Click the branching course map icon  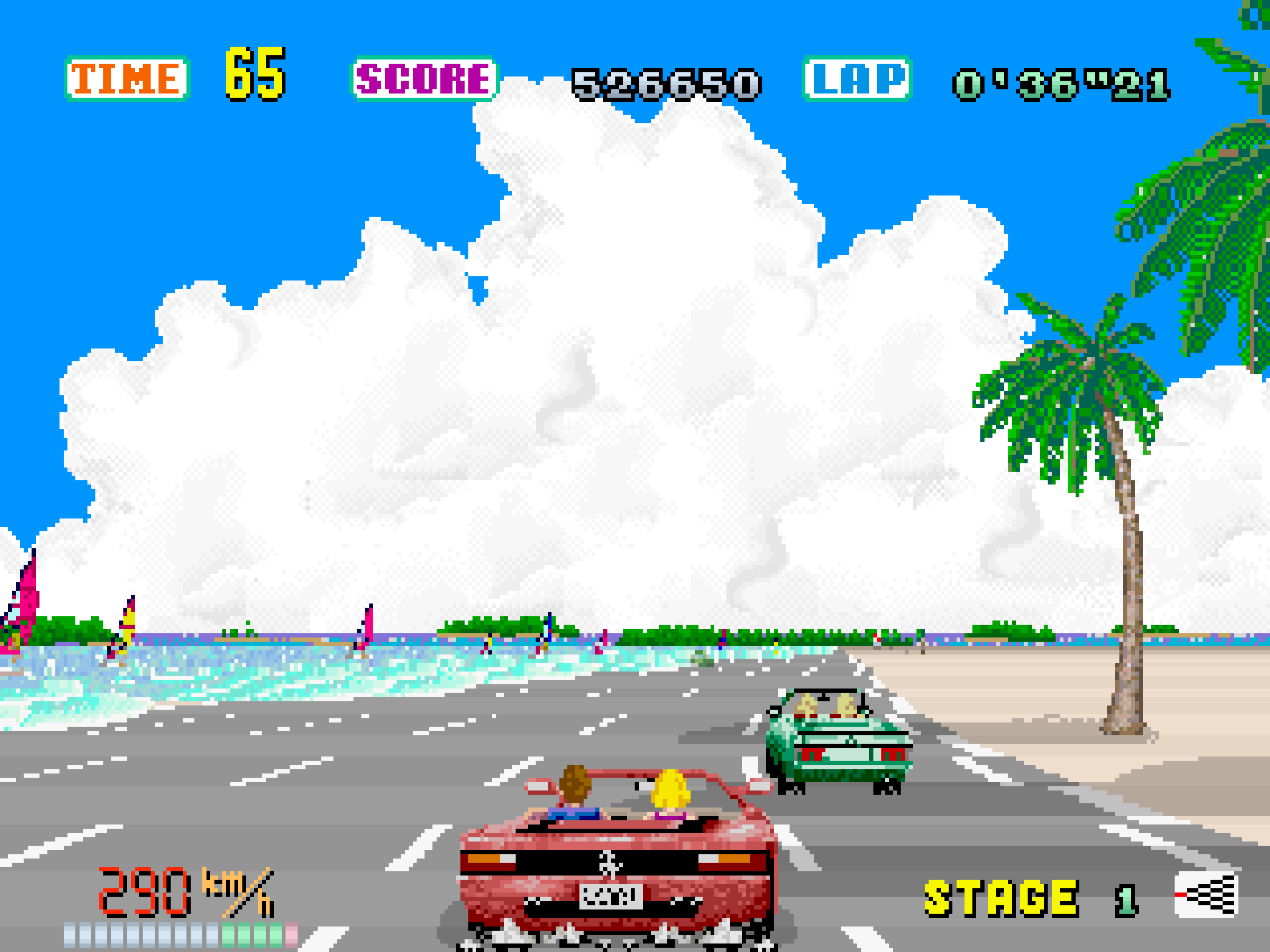click(1206, 894)
